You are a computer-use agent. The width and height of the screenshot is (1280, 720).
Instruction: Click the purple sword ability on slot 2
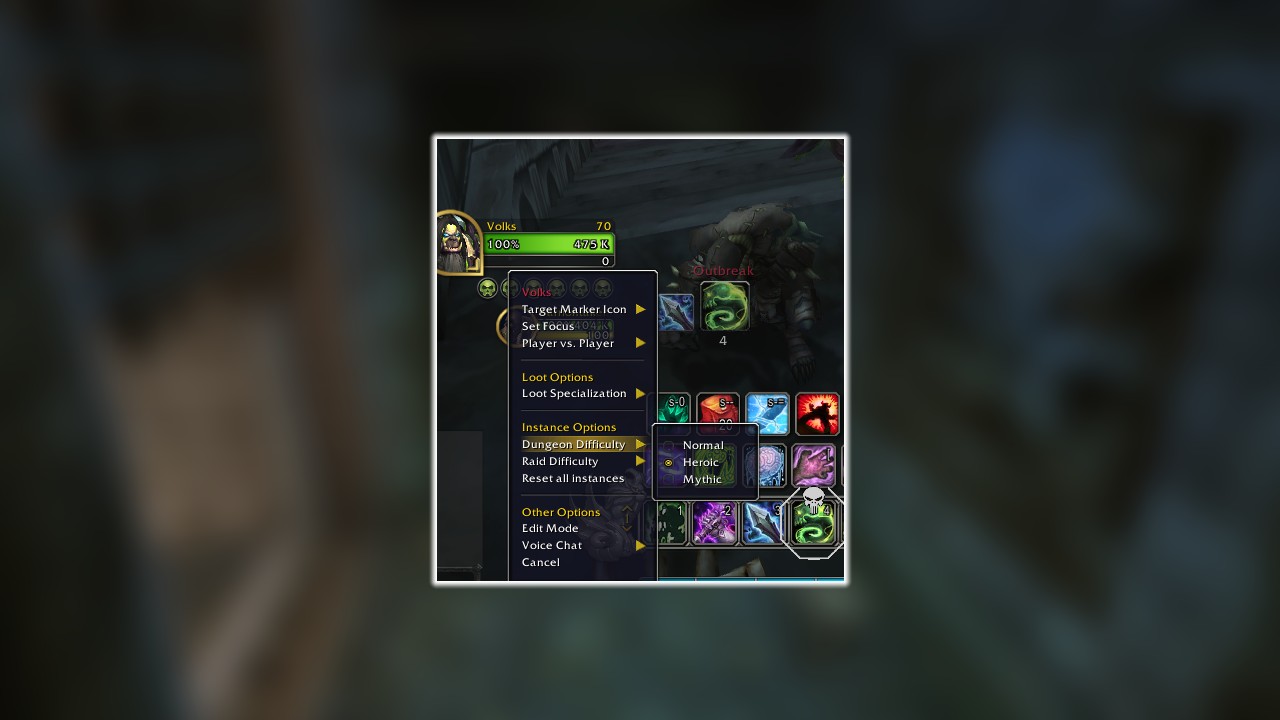point(716,523)
